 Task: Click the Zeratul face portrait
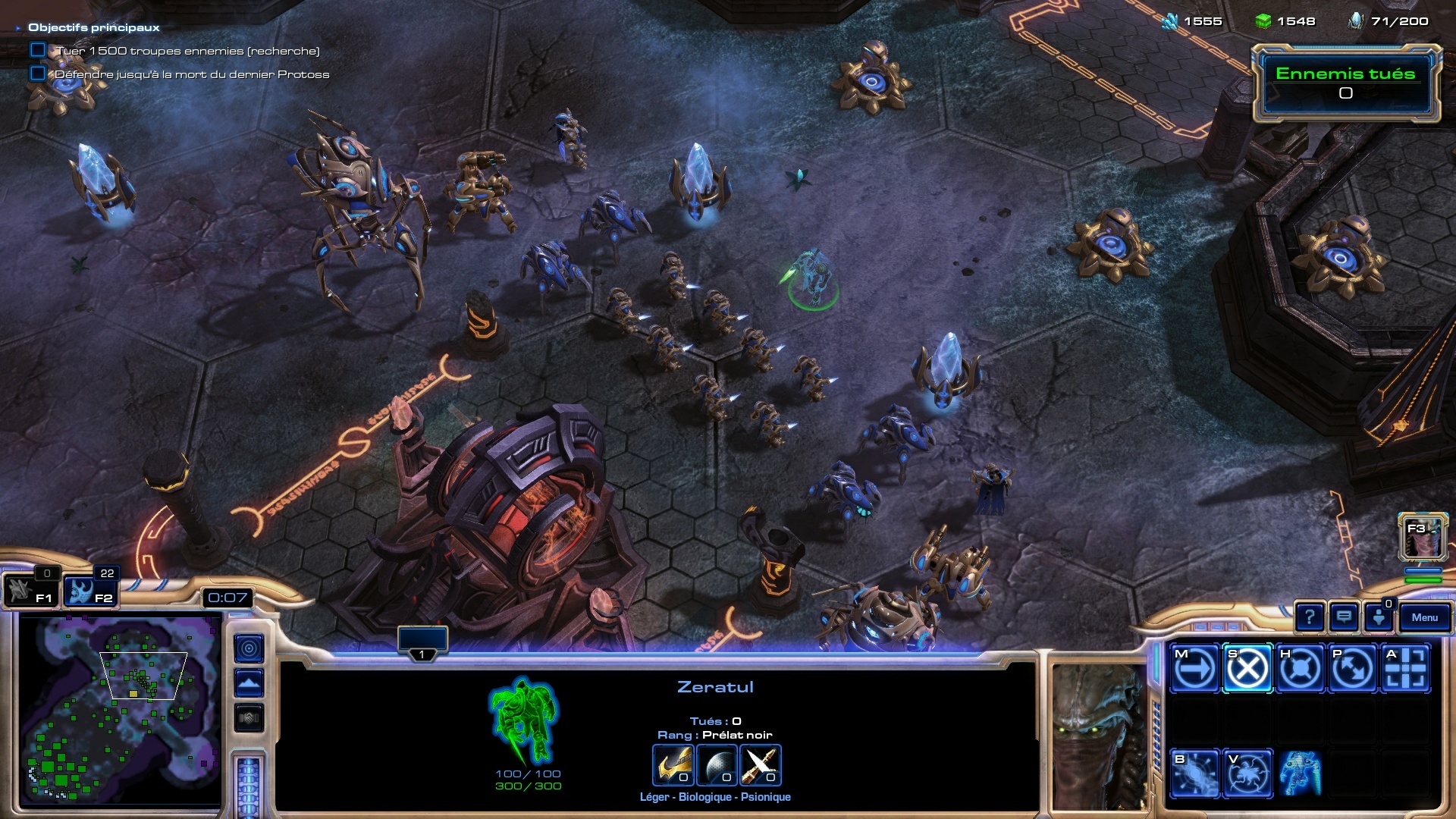tap(1100, 737)
